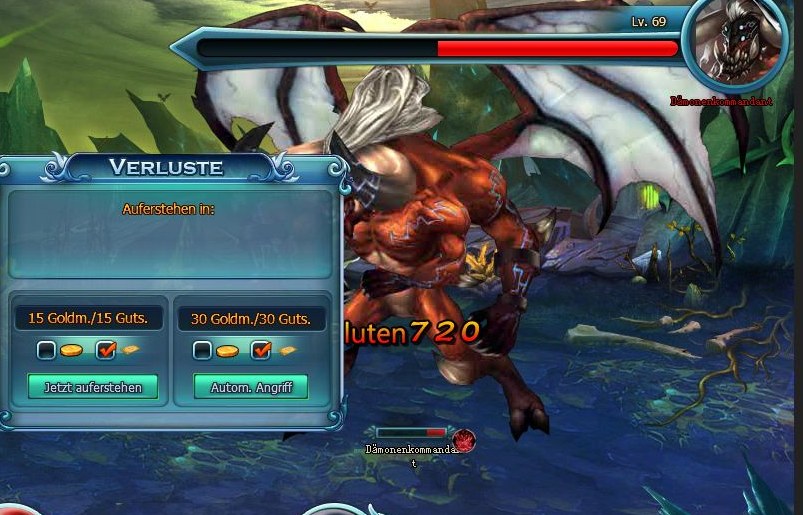803x515 pixels.
Task: Tick the gold coin checkbox above Autom. Angriff
Action: pos(202,350)
